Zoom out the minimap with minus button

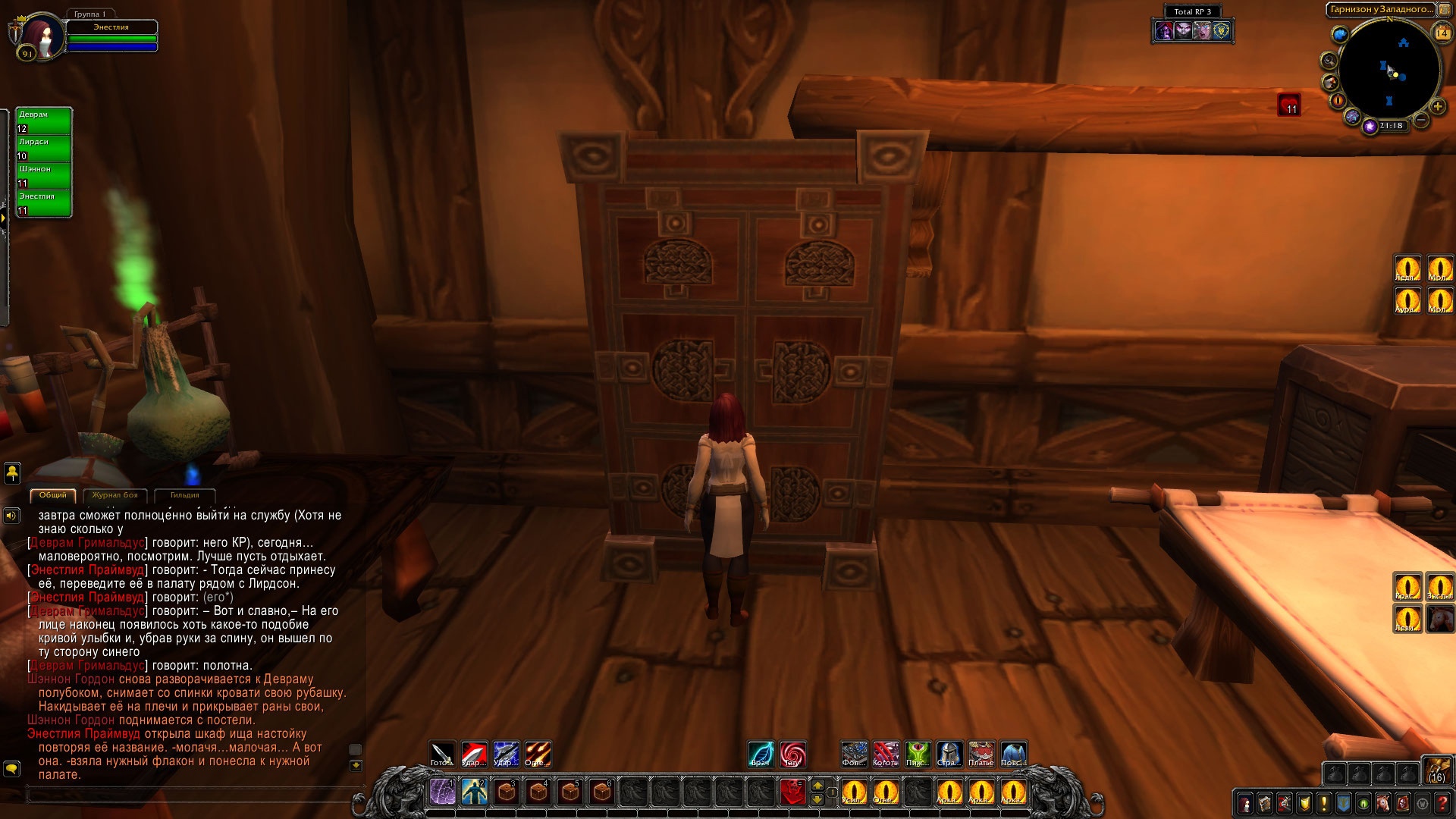point(1422,120)
